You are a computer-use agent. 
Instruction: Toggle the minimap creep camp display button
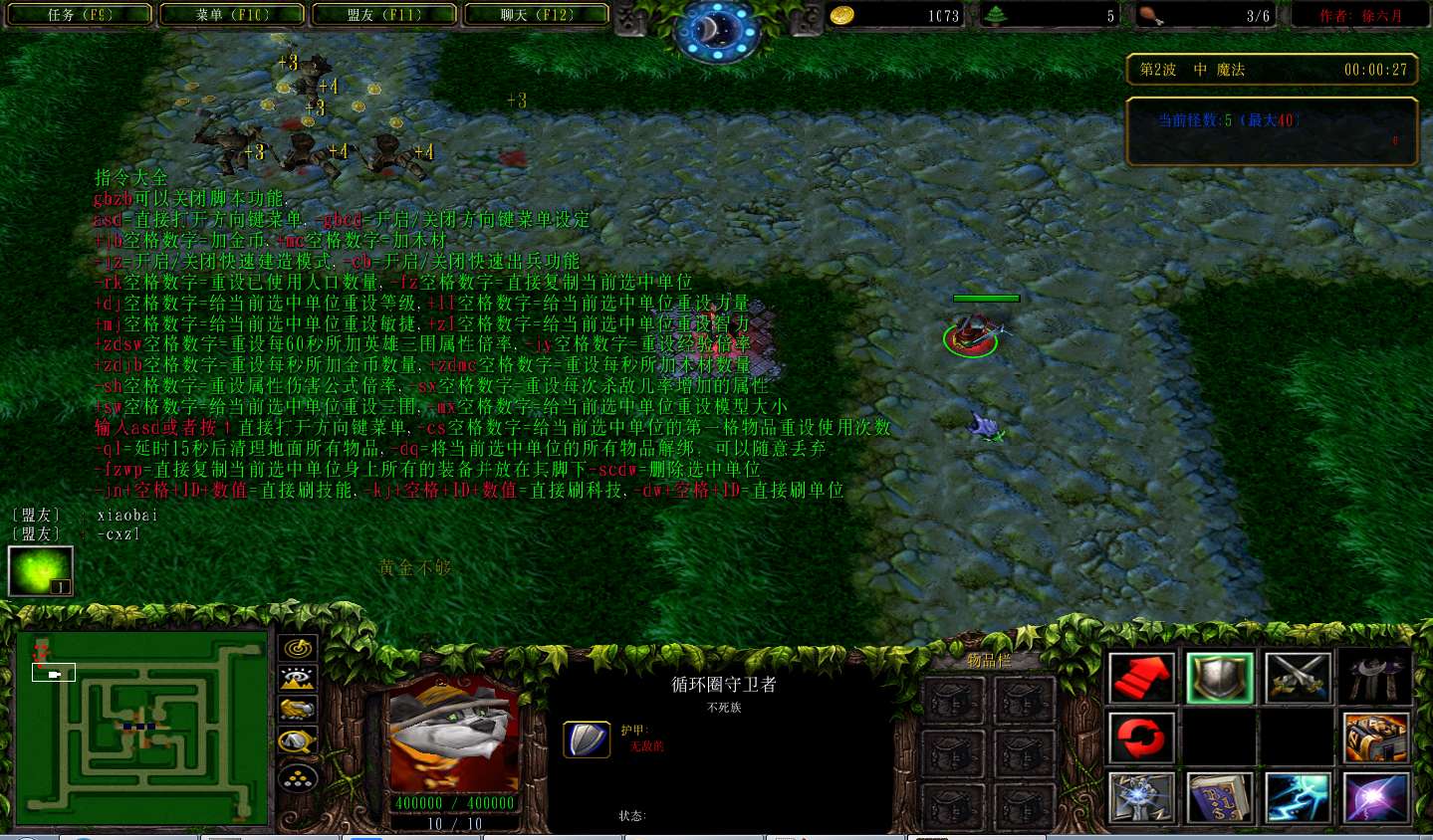(x=298, y=741)
